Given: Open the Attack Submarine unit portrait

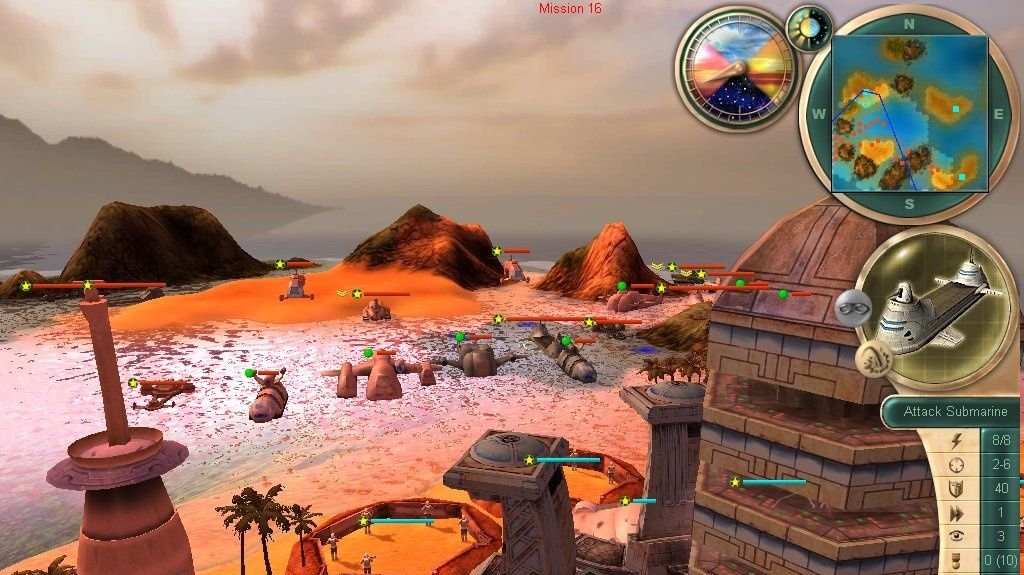Looking at the screenshot, I should [x=937, y=305].
